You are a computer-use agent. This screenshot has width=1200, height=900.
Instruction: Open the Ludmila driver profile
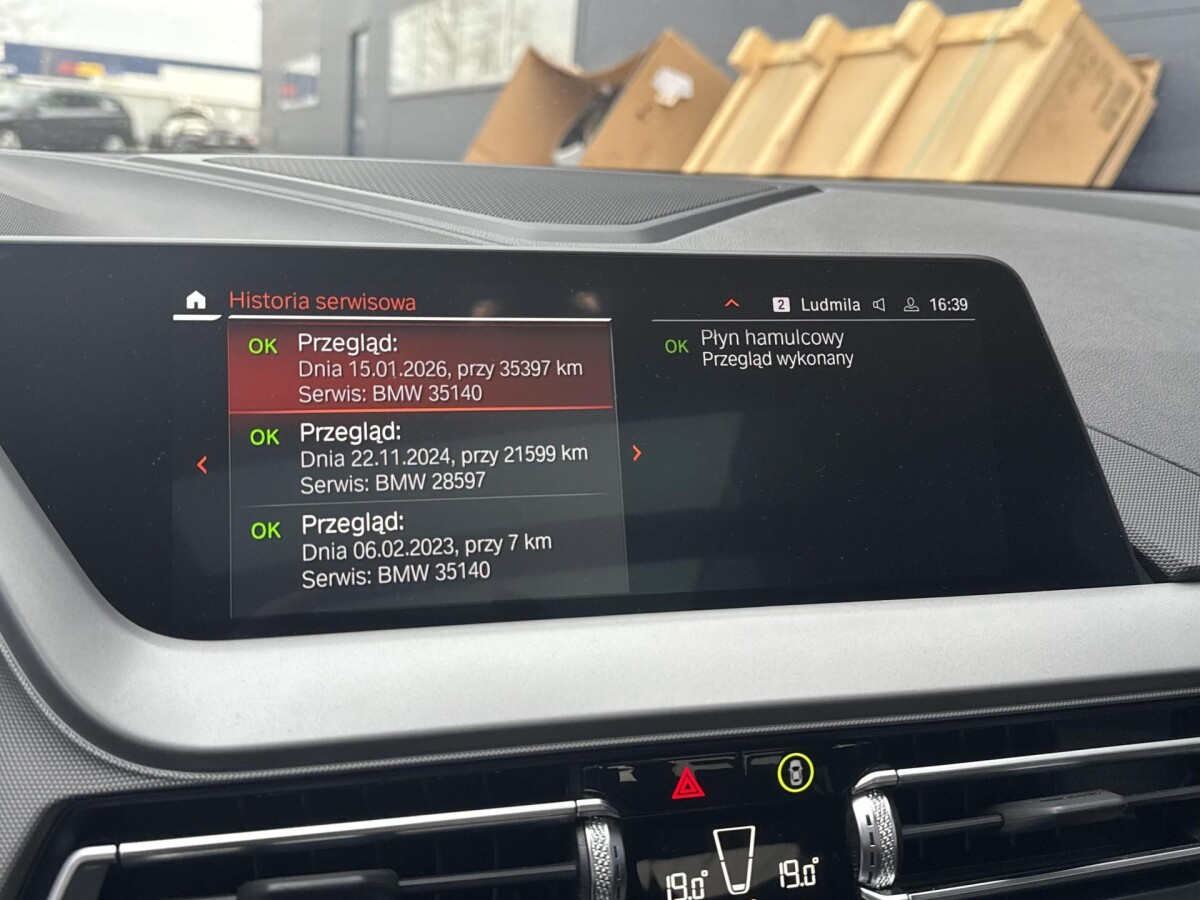[817, 305]
